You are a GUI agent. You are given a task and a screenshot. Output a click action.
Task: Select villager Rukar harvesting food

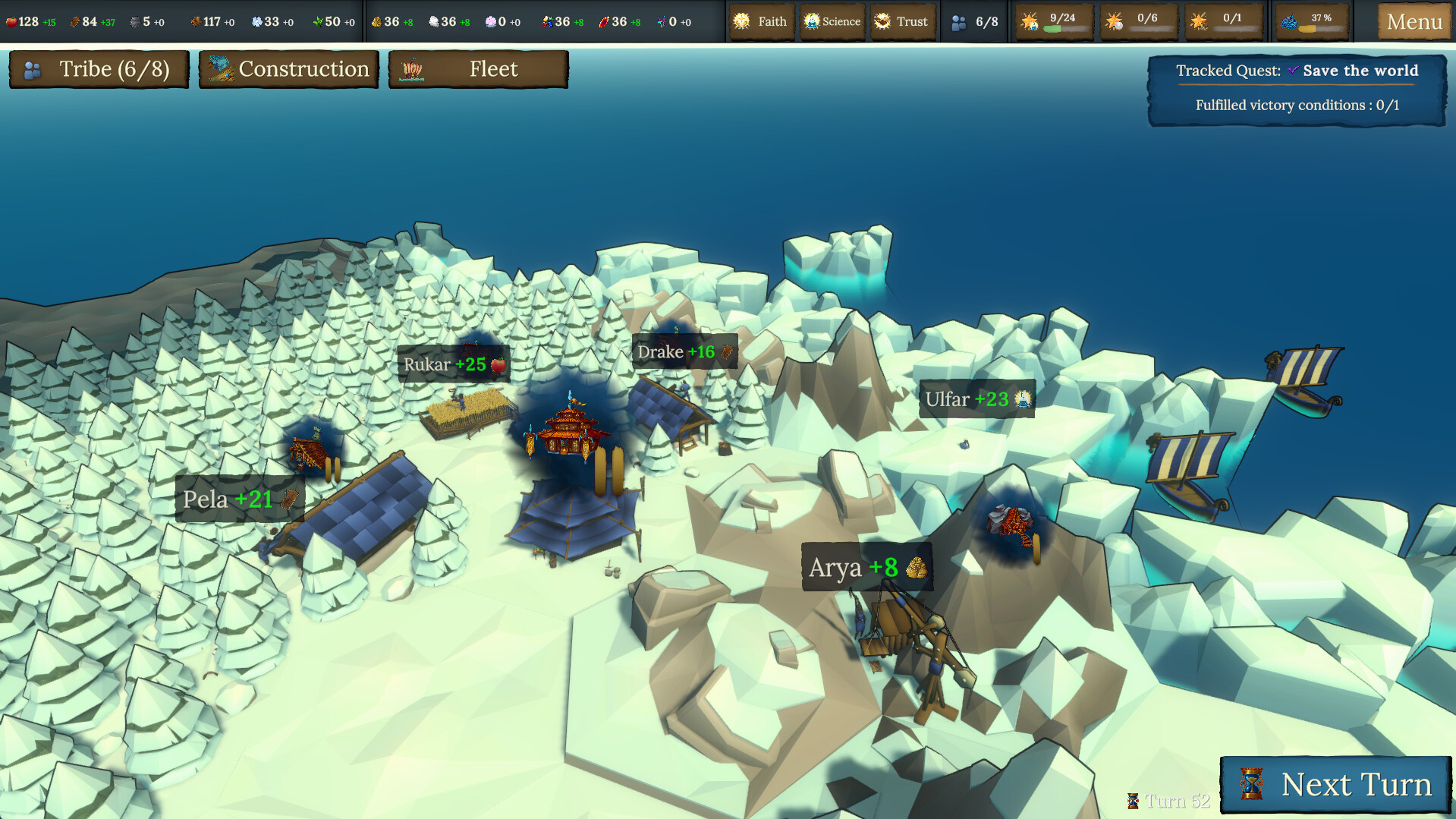point(451,364)
